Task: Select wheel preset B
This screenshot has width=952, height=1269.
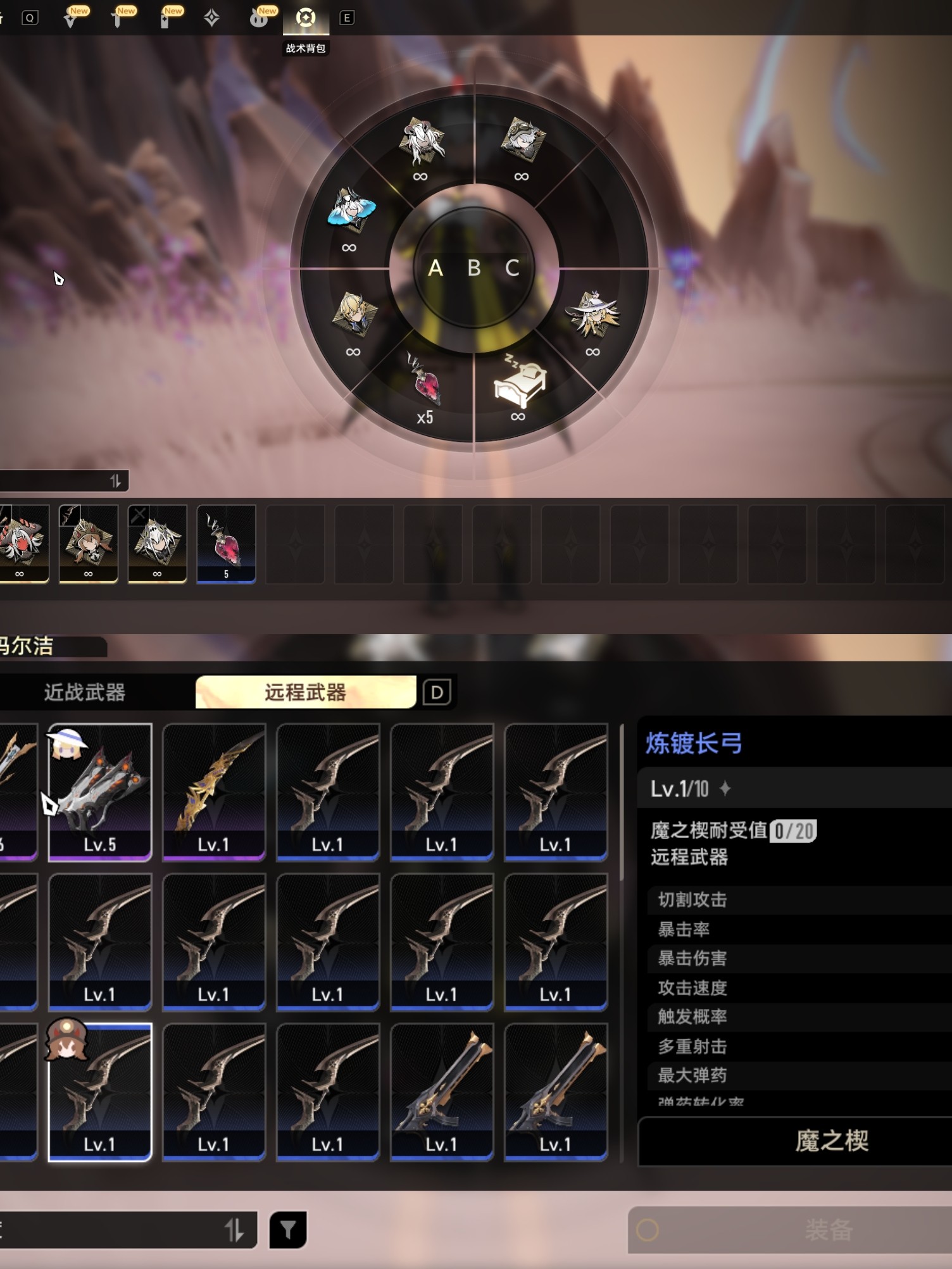Action: (x=474, y=268)
